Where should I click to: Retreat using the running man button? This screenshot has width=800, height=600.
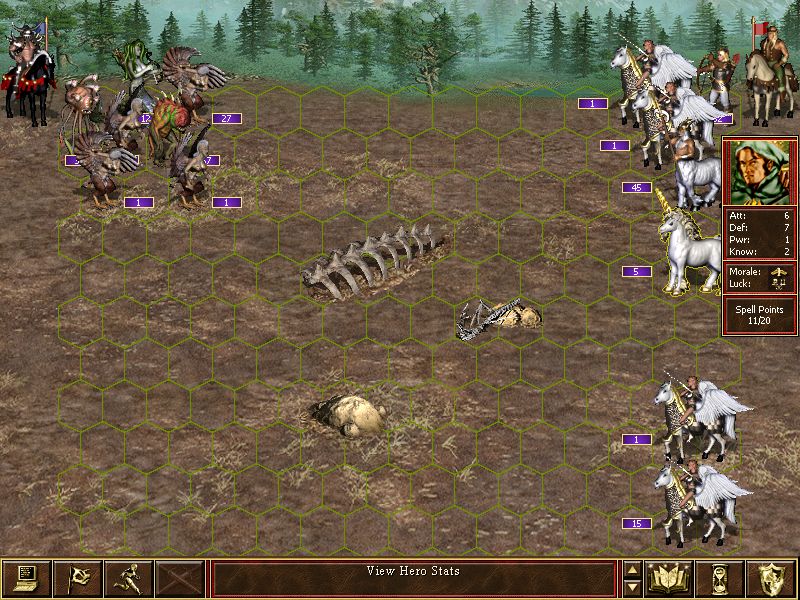click(129, 578)
